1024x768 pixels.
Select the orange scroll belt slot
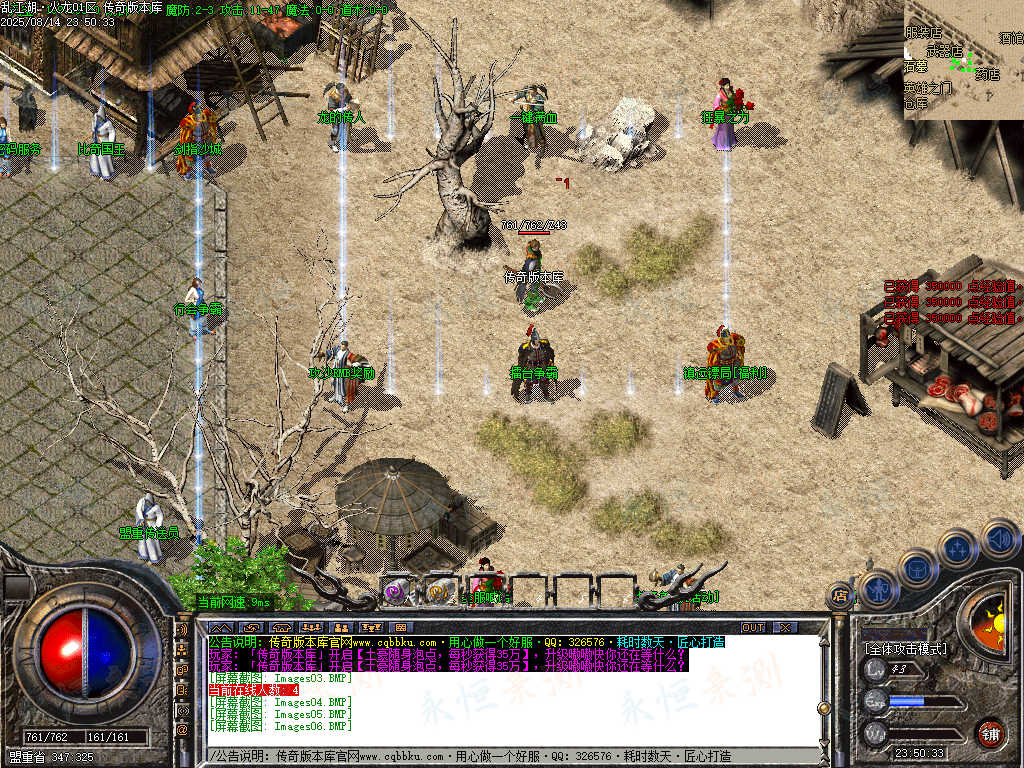[x=438, y=591]
